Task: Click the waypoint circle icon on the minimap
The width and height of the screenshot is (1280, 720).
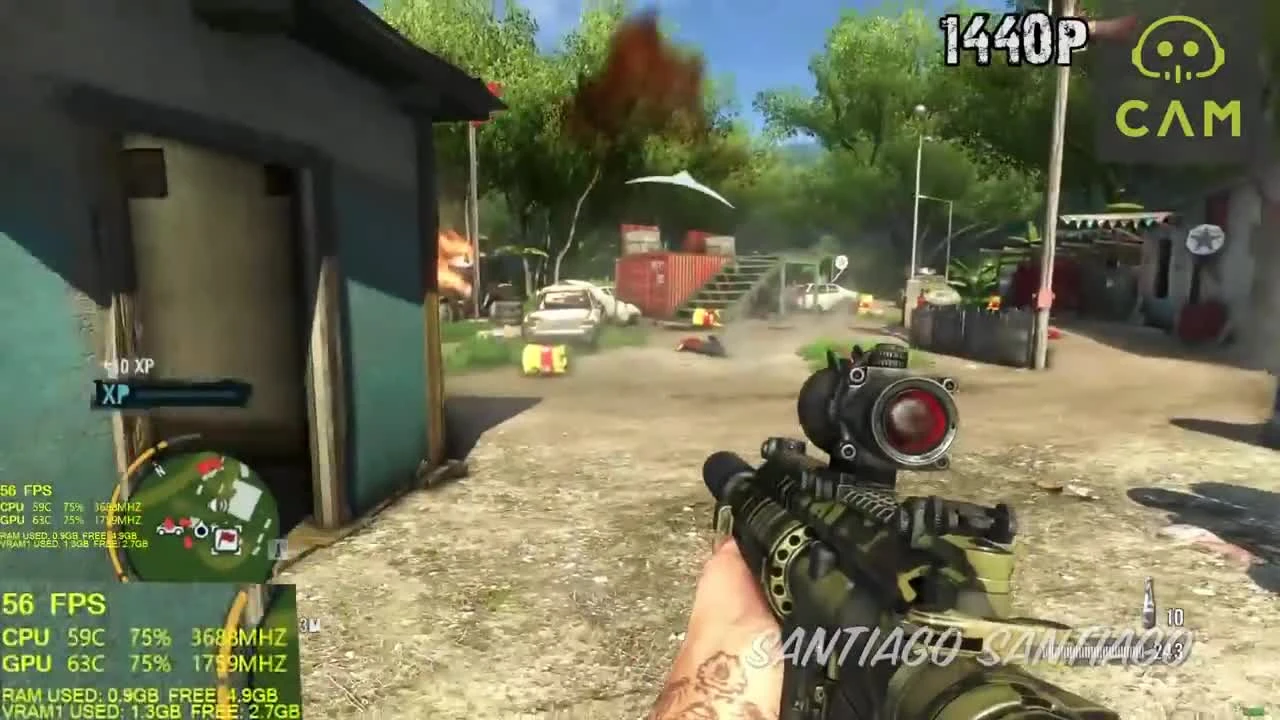Action: (x=201, y=530)
